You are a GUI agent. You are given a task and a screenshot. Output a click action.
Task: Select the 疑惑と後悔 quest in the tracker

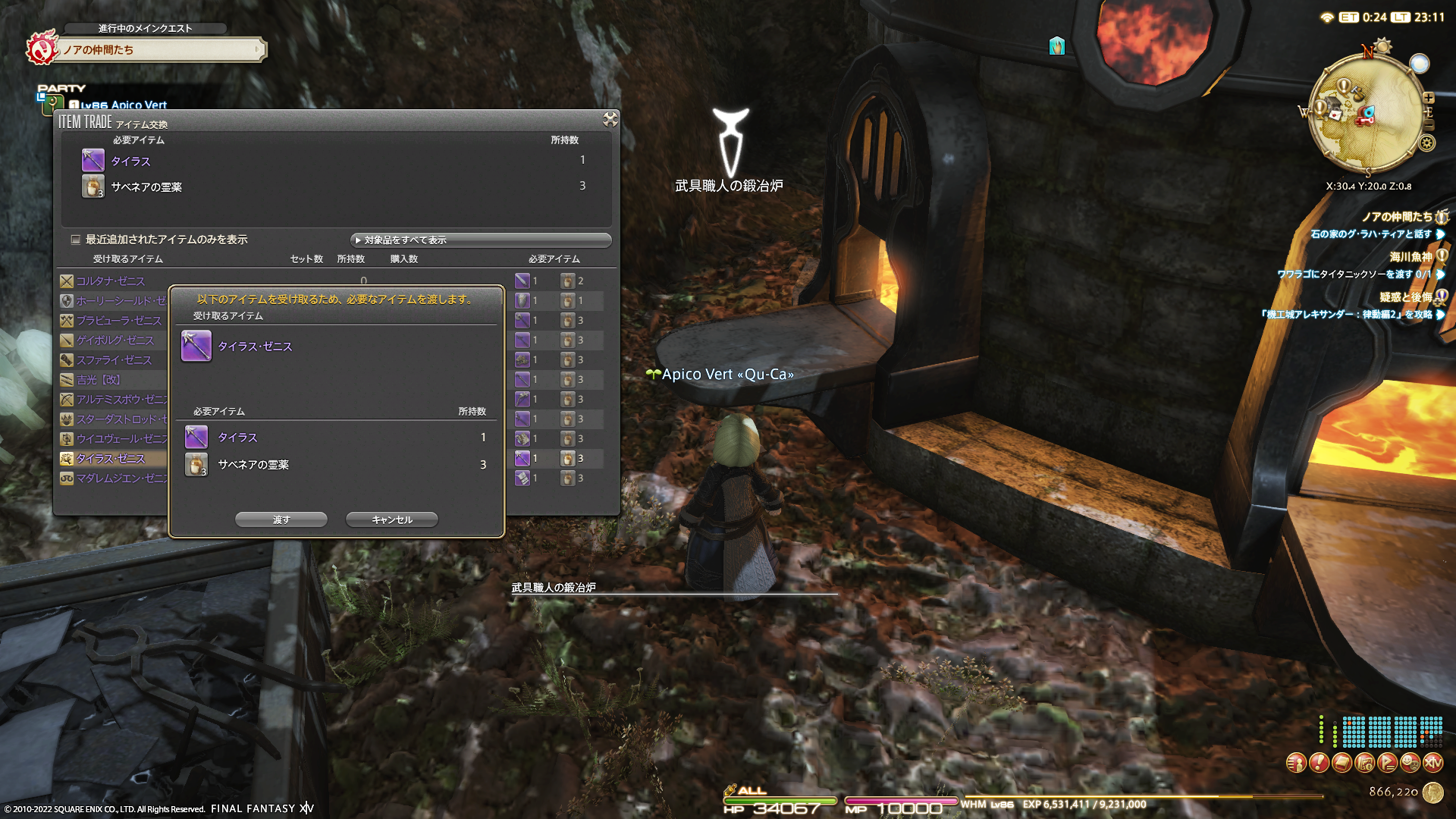point(1405,297)
